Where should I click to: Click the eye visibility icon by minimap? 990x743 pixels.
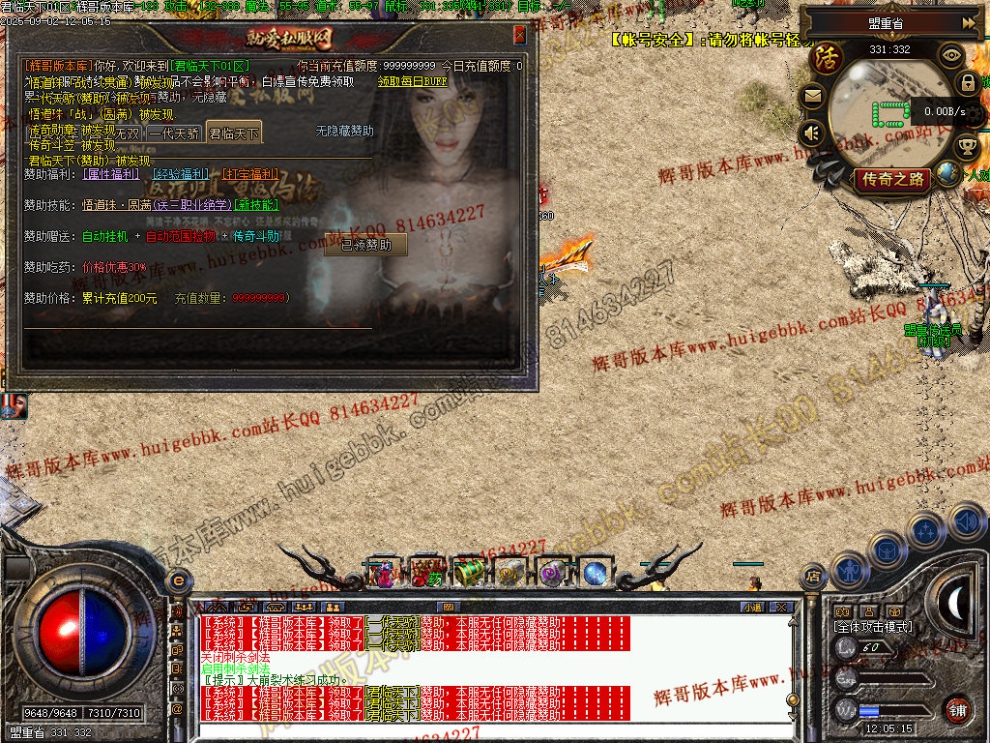(x=952, y=56)
